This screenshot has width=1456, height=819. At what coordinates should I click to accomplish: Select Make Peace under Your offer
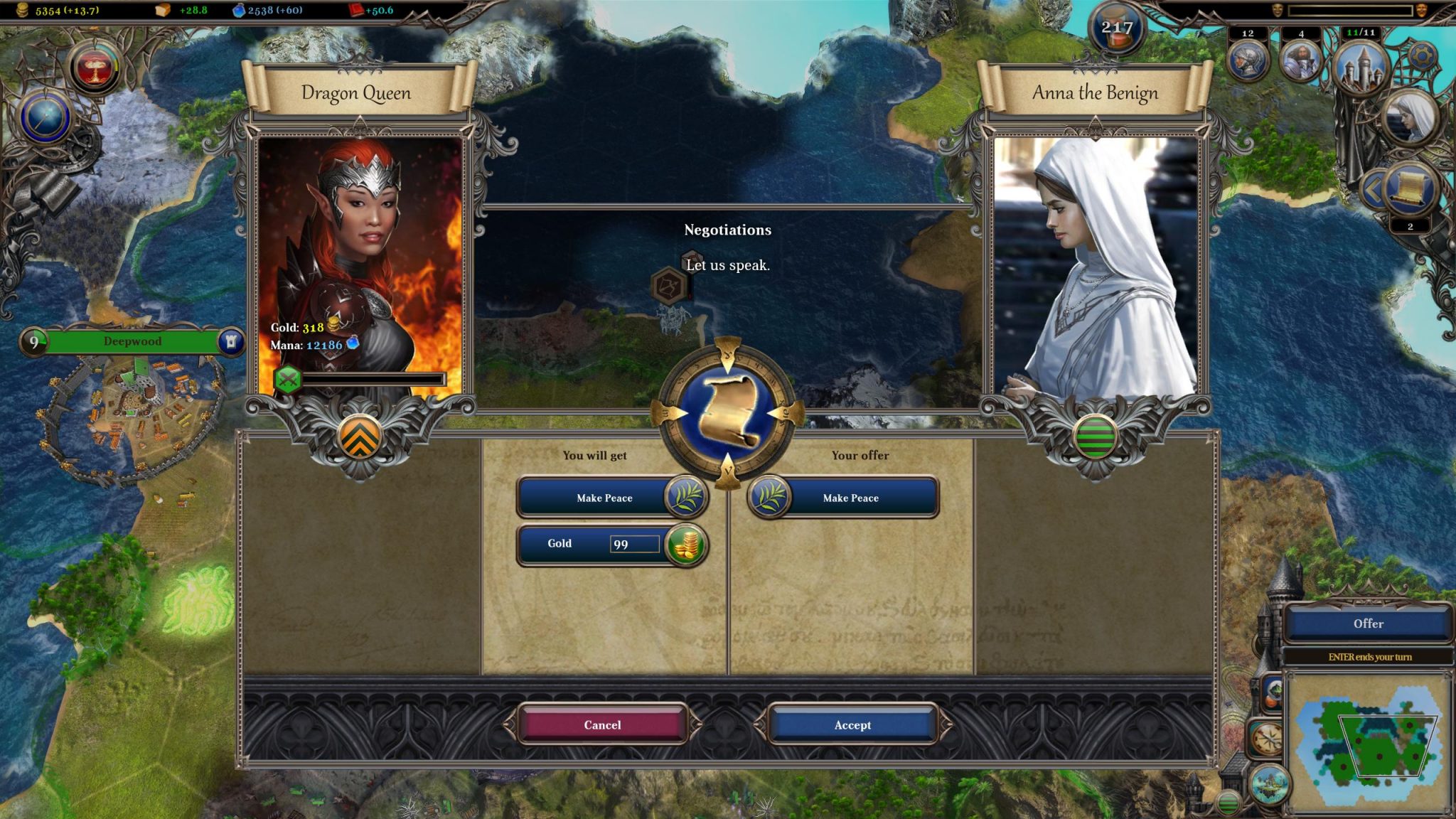[x=850, y=498]
